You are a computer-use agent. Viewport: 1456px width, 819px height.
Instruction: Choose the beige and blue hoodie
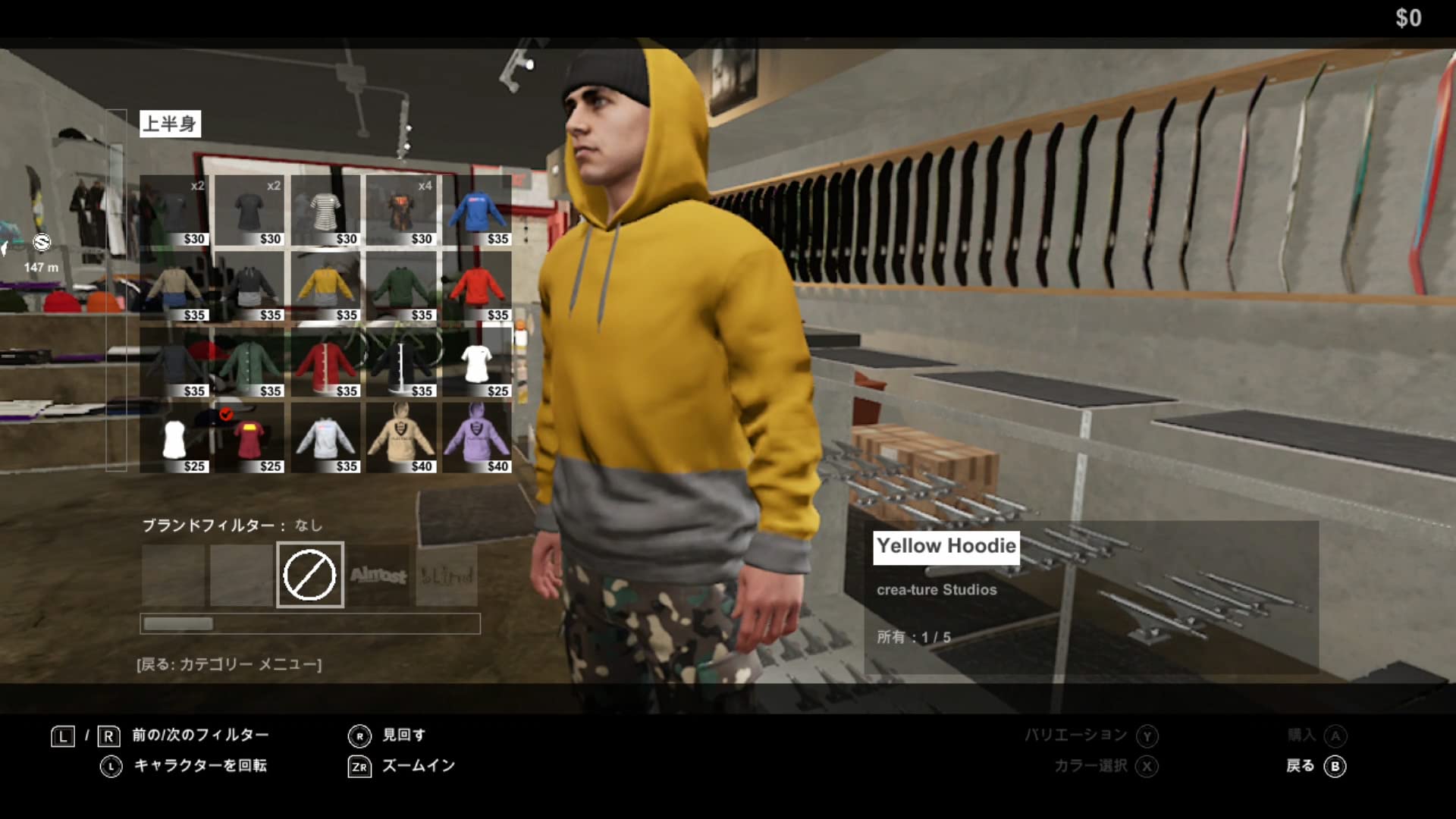(174, 286)
